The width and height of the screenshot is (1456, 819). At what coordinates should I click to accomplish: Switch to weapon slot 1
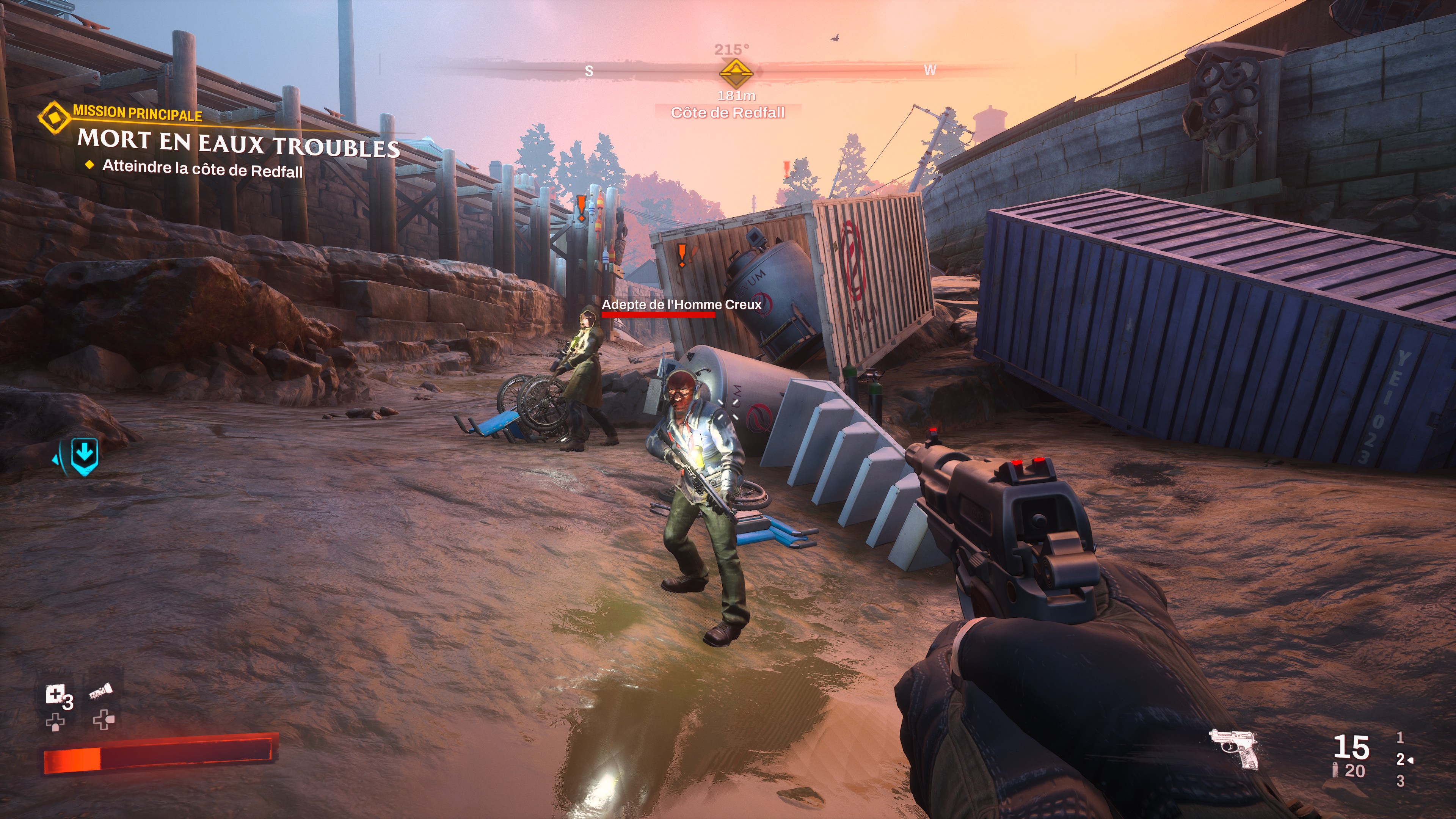[1400, 737]
